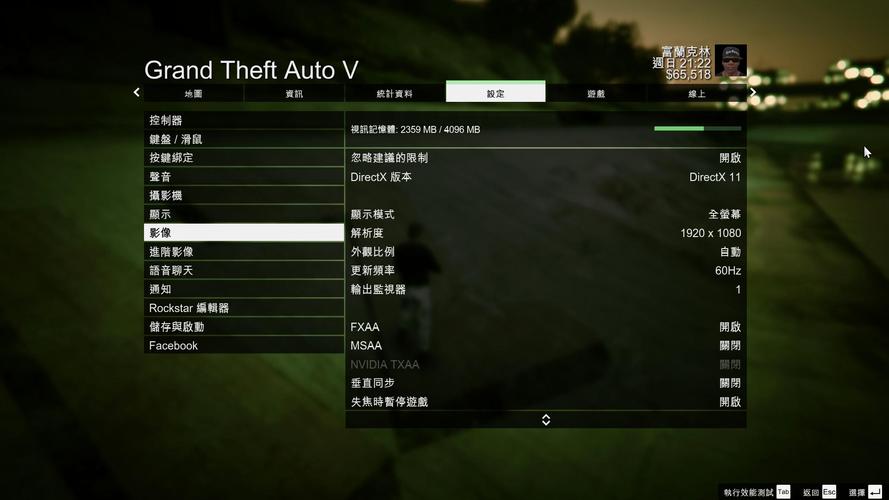Choose the 聲音 settings category
Image resolution: width=889 pixels, height=500 pixels.
coord(244,176)
